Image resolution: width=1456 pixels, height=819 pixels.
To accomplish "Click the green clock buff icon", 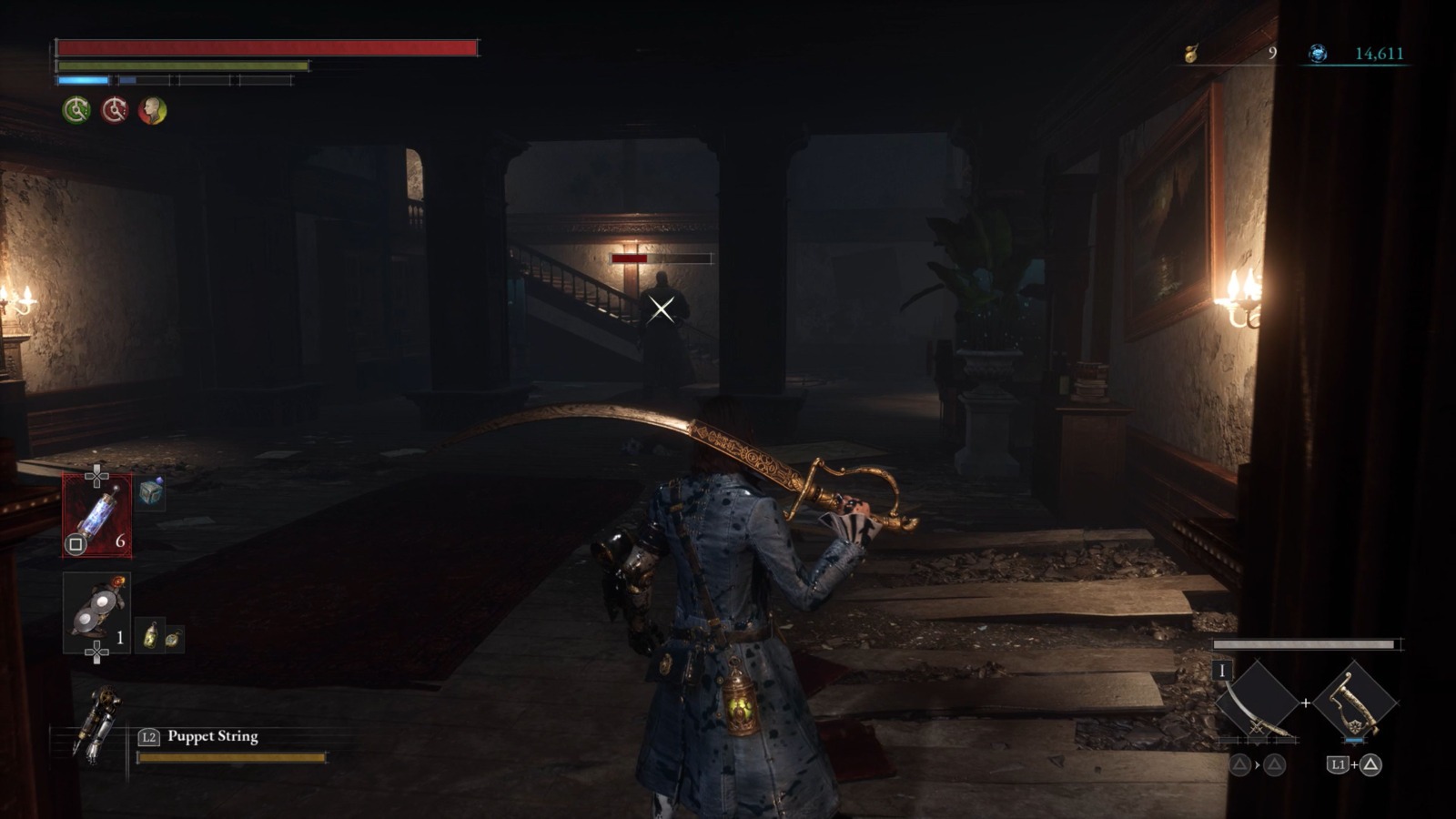I will [x=76, y=110].
